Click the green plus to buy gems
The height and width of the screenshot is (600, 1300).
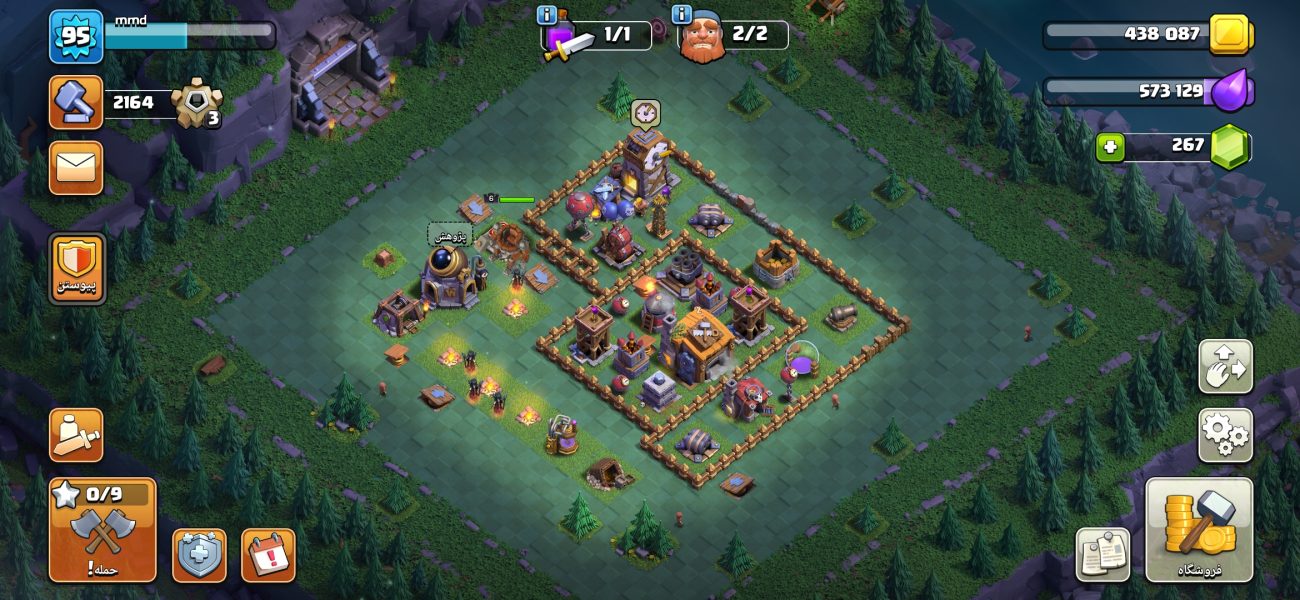1108,148
